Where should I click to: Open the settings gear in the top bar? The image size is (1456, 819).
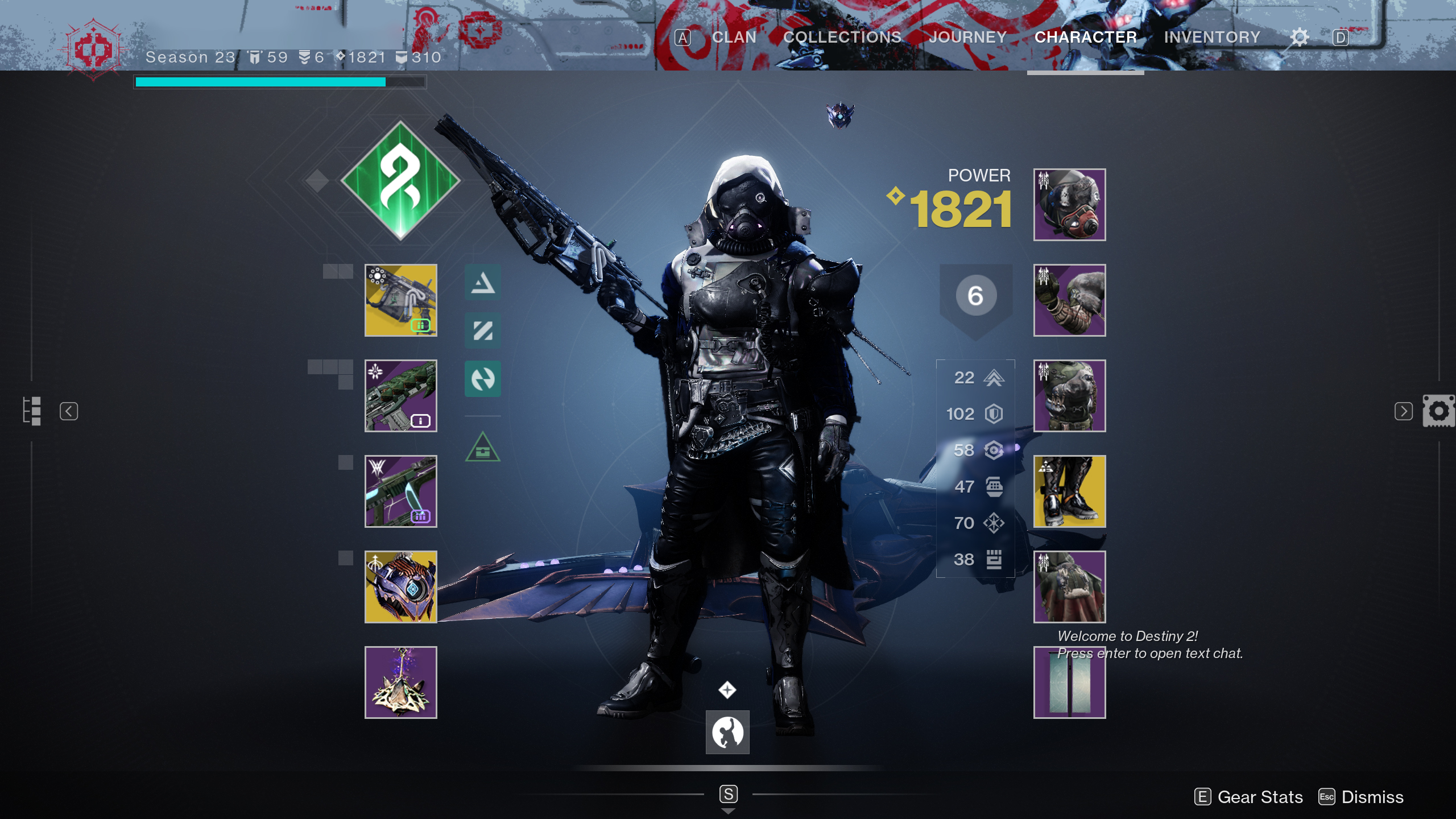click(x=1298, y=37)
